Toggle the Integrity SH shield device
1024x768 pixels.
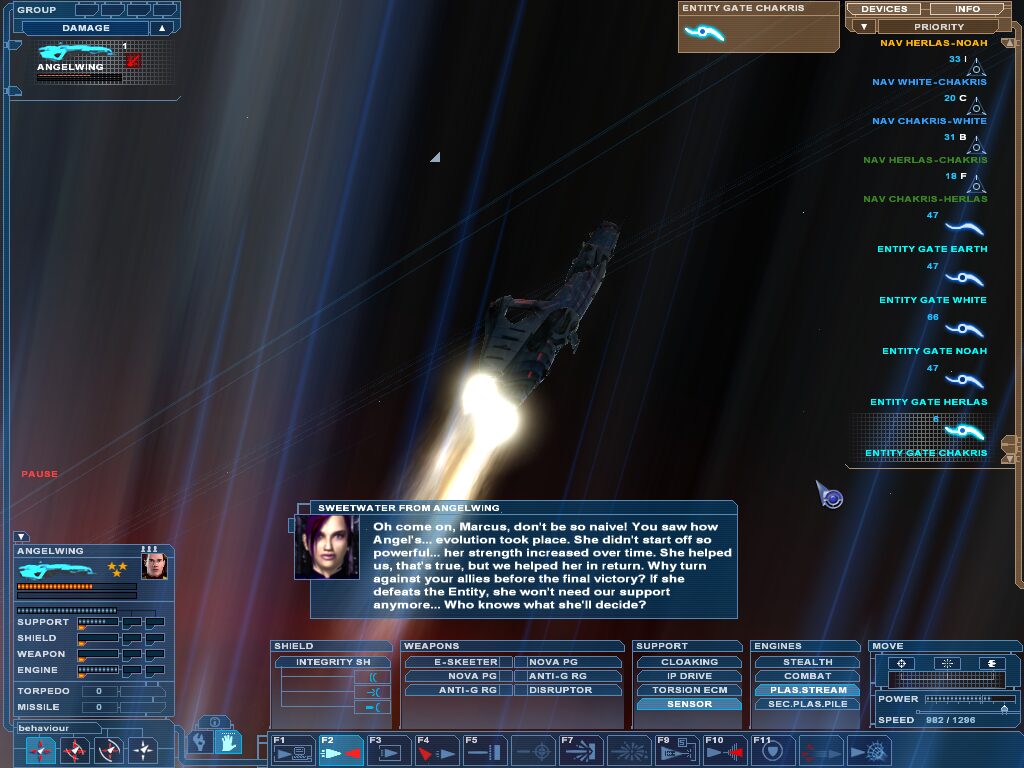coord(332,662)
